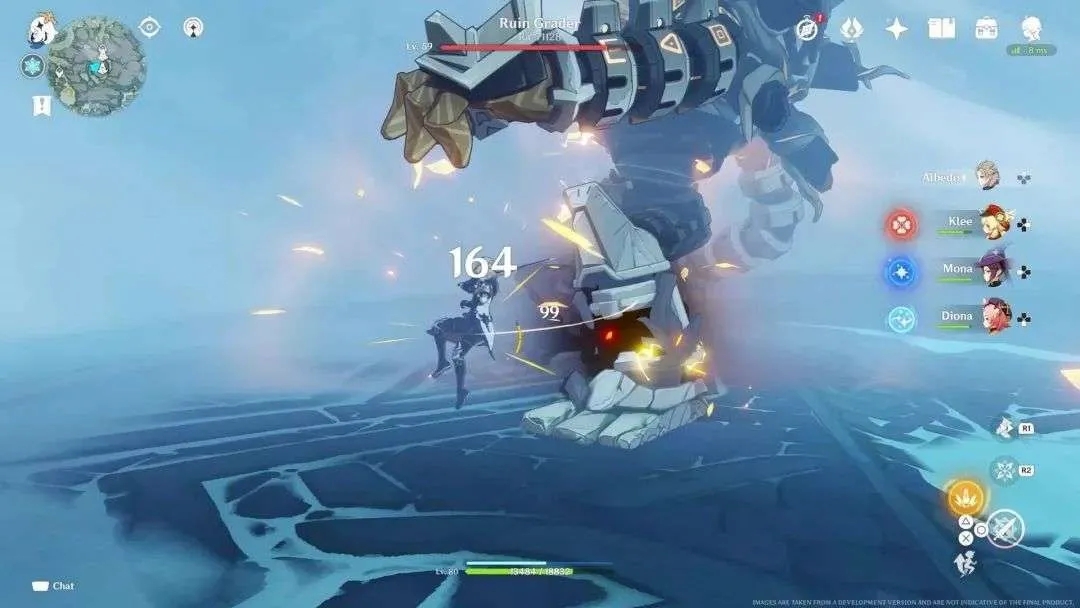Open the Chat box

[x=54, y=586]
